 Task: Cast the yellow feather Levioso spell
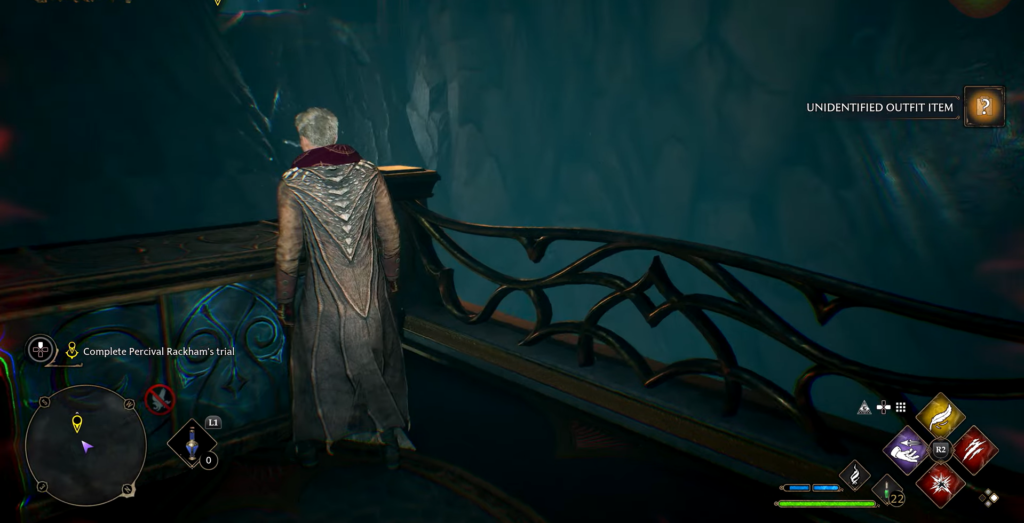click(x=940, y=416)
